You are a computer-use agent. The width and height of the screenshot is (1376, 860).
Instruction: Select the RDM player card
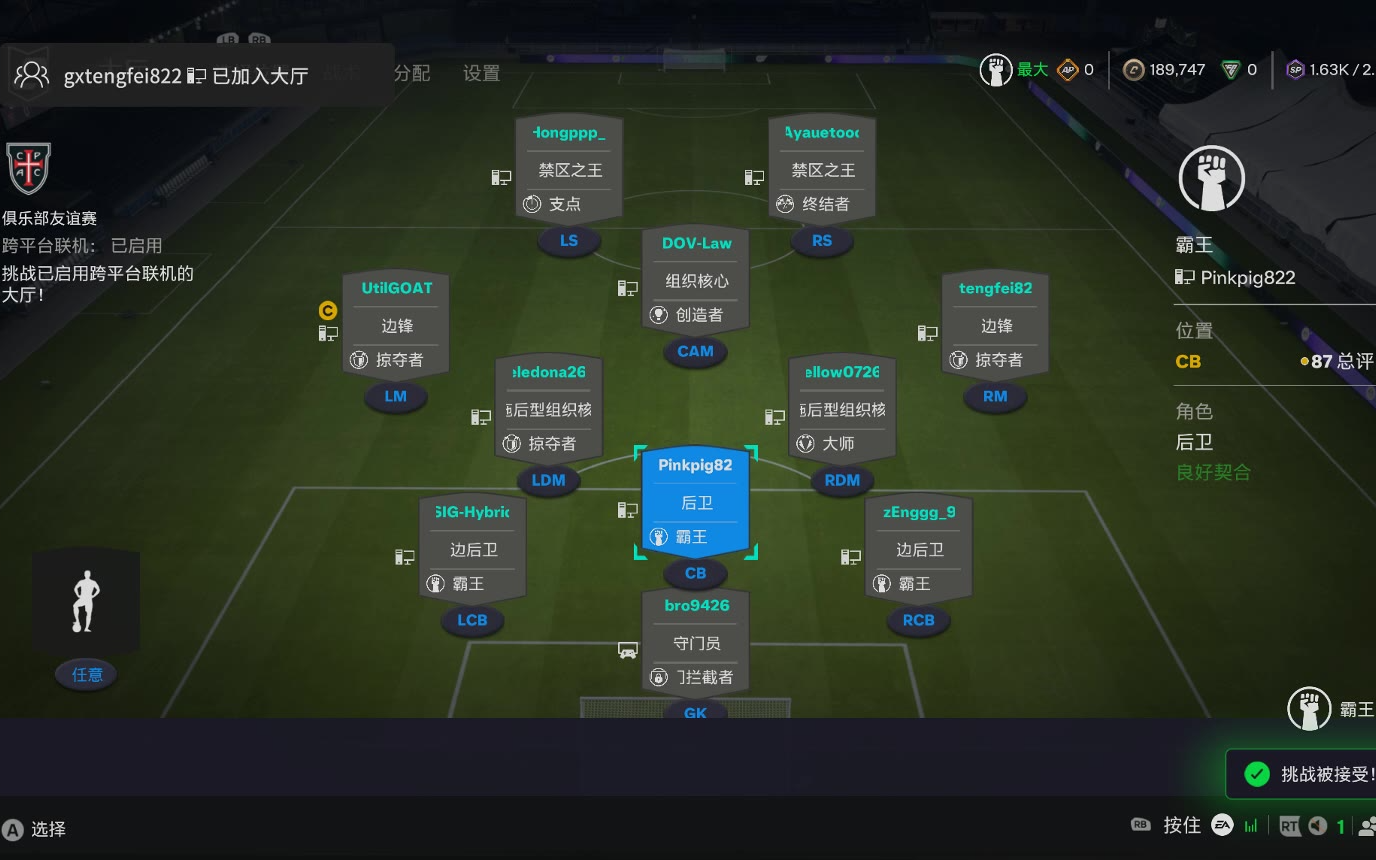(842, 408)
